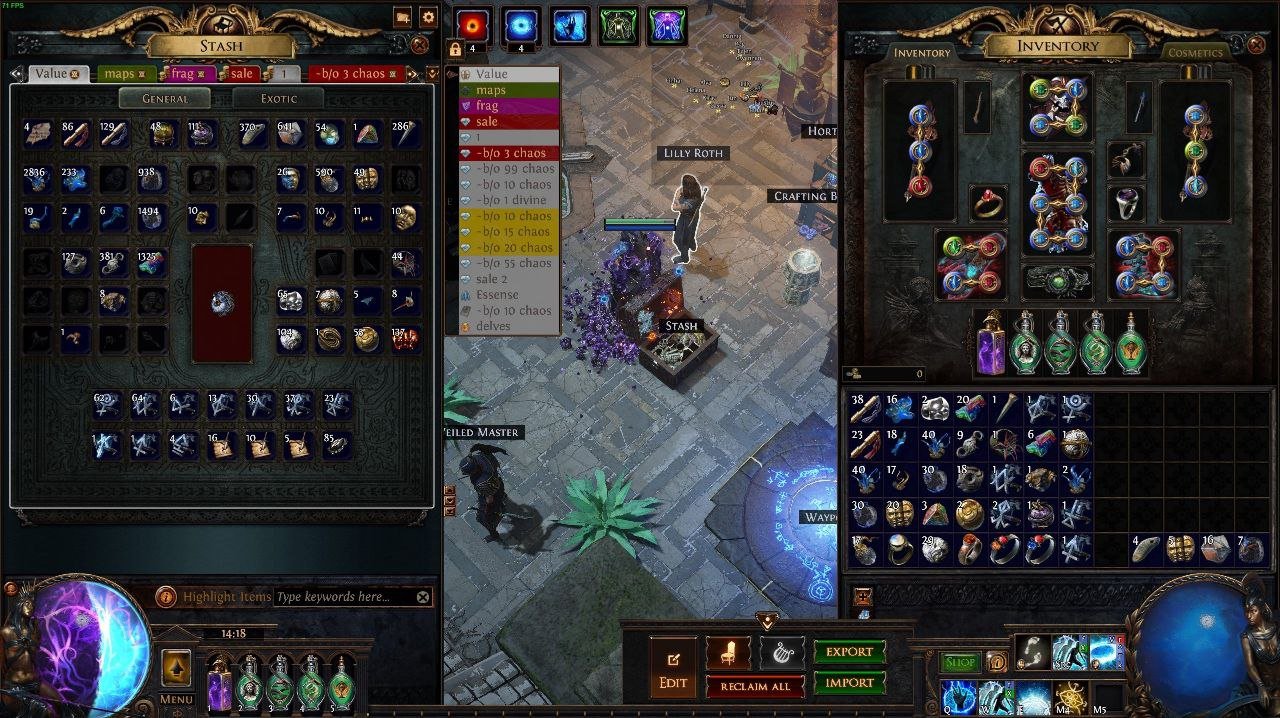Select the General stash sub-tab
Viewport: 1280px width, 718px height.
pyautogui.click(x=165, y=99)
